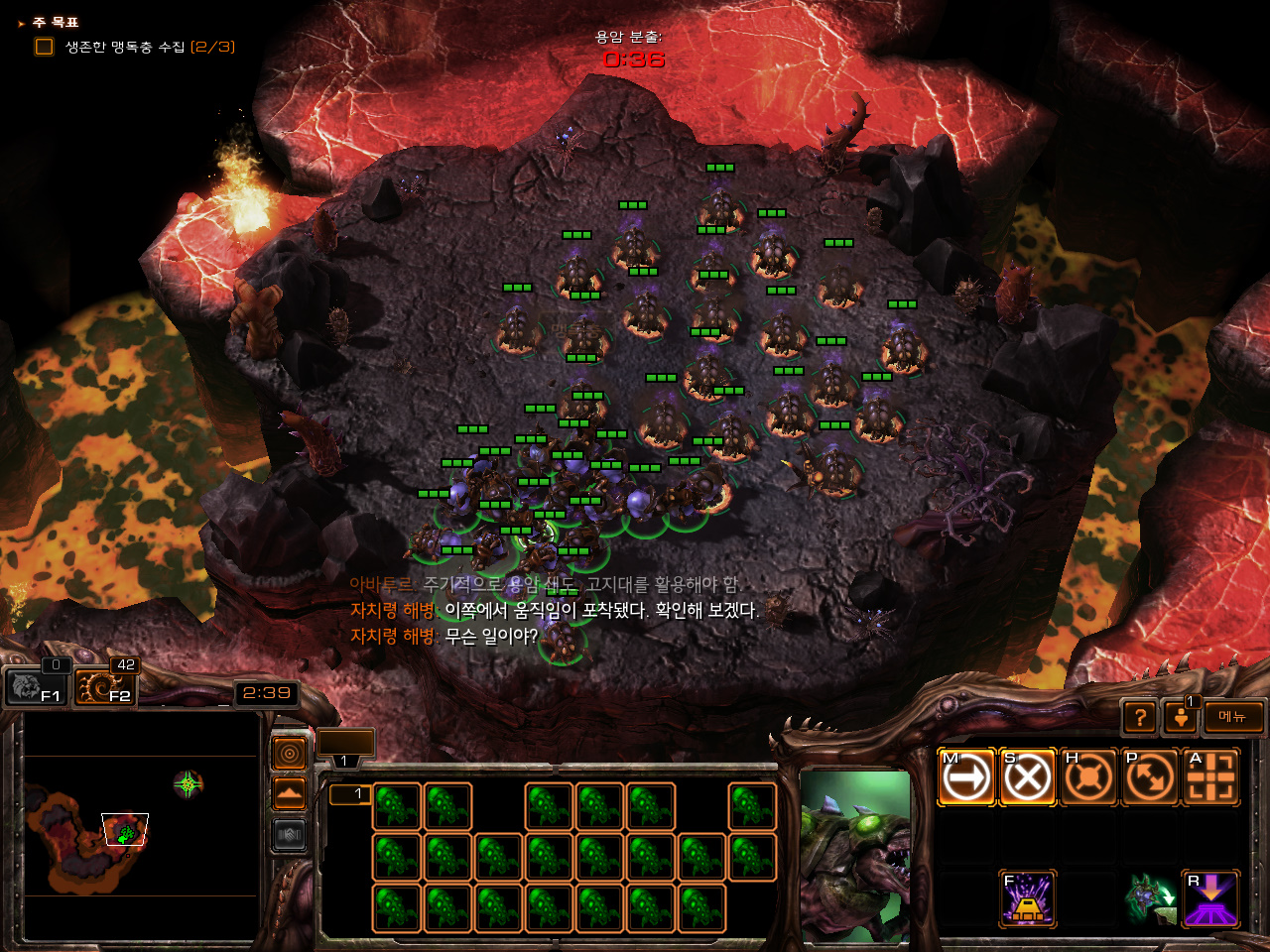Viewport: 1270px width, 952px height.
Task: Select the idle worker button
Action: [x=1181, y=716]
